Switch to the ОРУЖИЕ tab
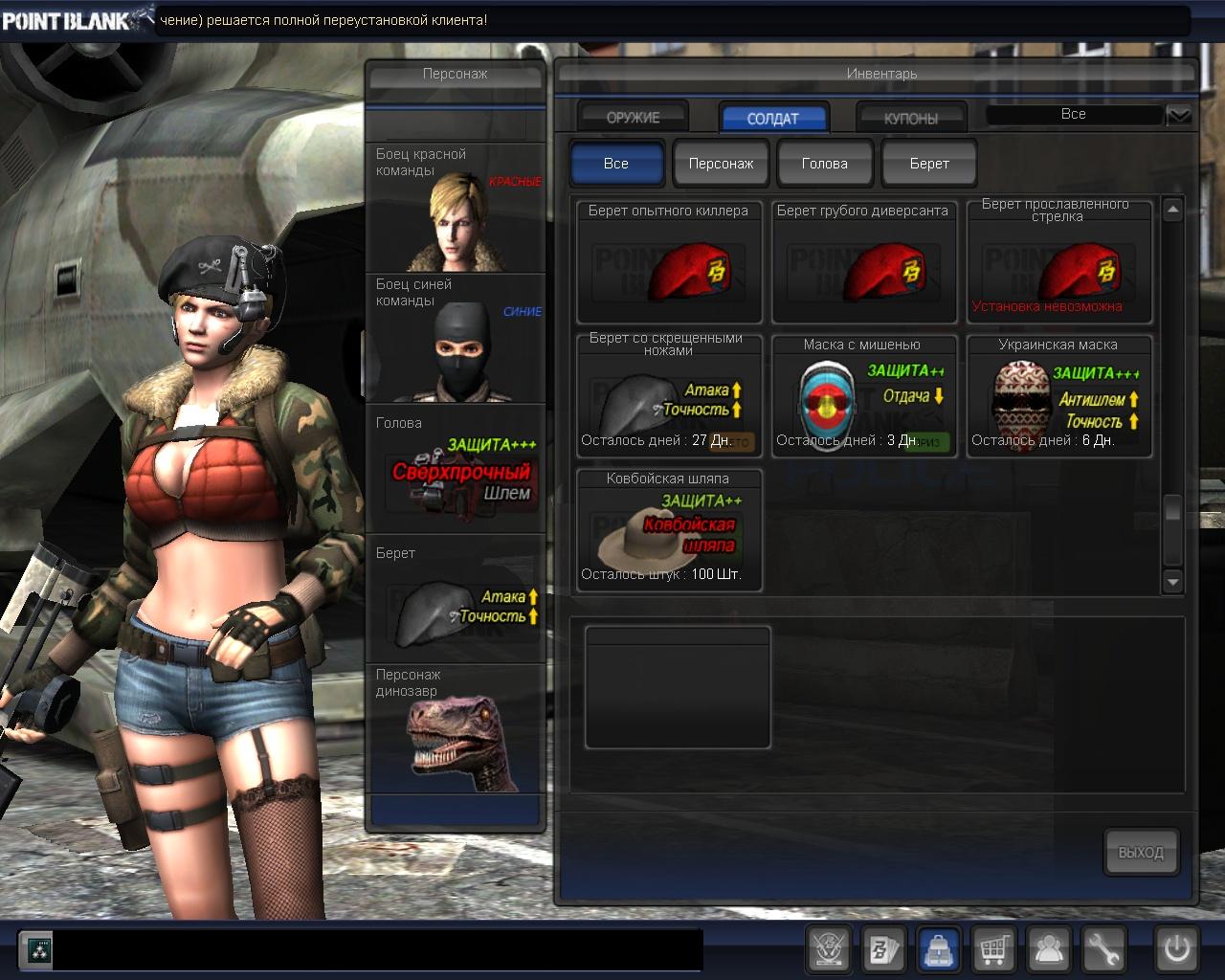 click(x=633, y=118)
